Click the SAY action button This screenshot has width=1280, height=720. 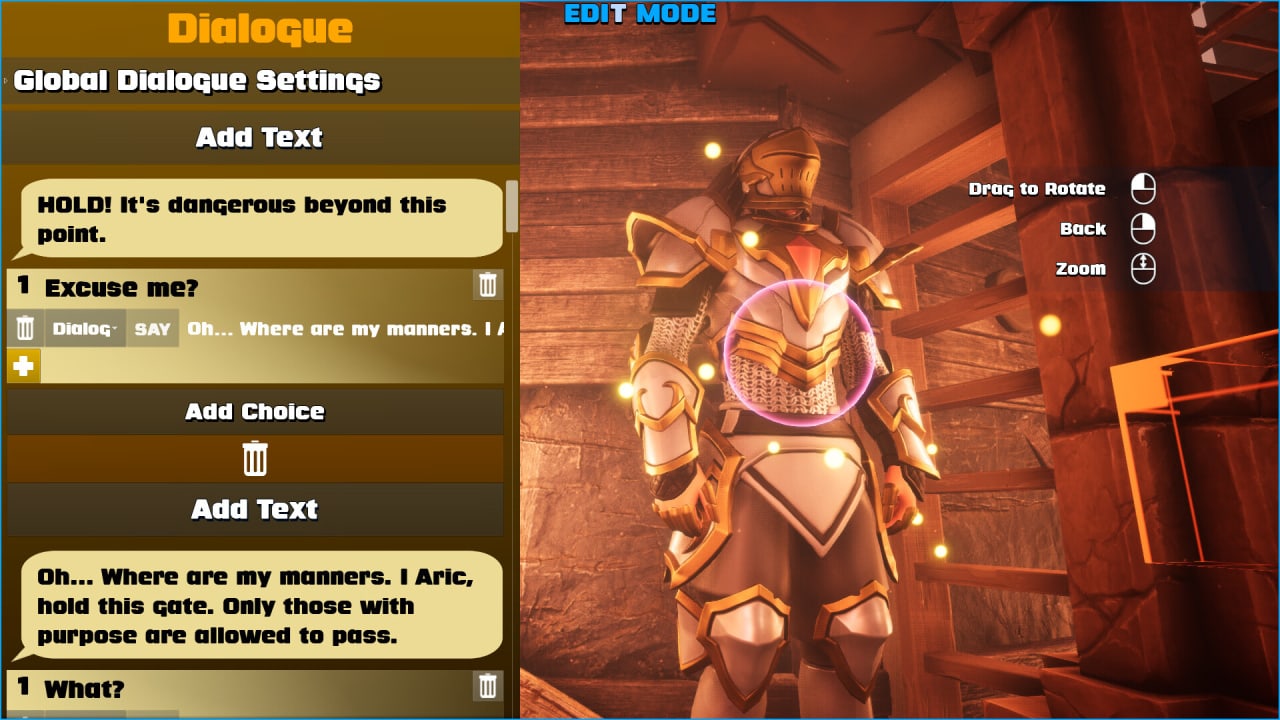pos(152,328)
